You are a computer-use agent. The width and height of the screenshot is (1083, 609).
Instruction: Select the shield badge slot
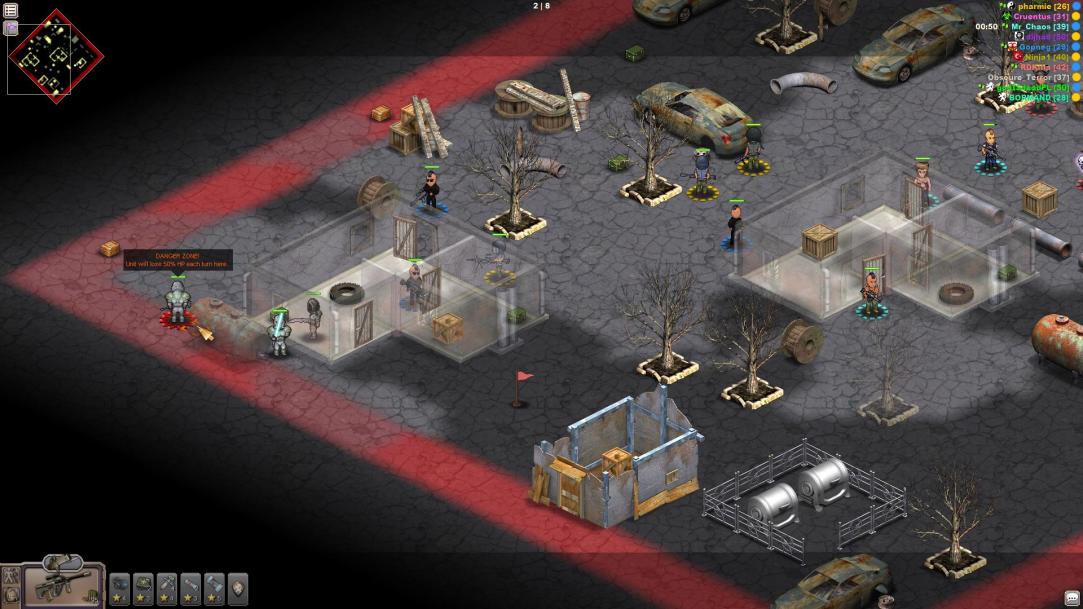point(238,586)
